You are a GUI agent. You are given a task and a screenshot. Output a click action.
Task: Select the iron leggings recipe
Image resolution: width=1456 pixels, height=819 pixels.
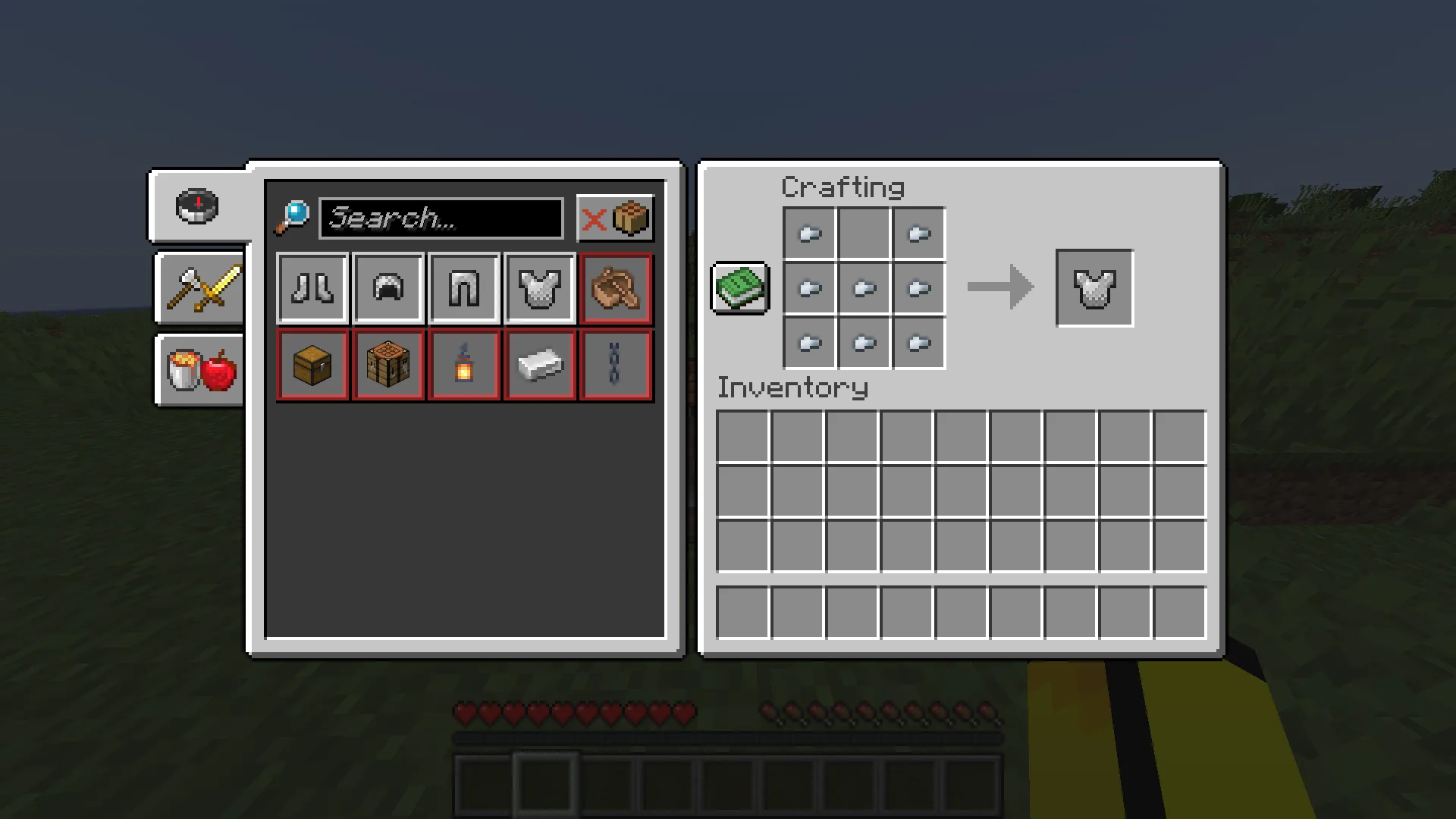click(464, 288)
